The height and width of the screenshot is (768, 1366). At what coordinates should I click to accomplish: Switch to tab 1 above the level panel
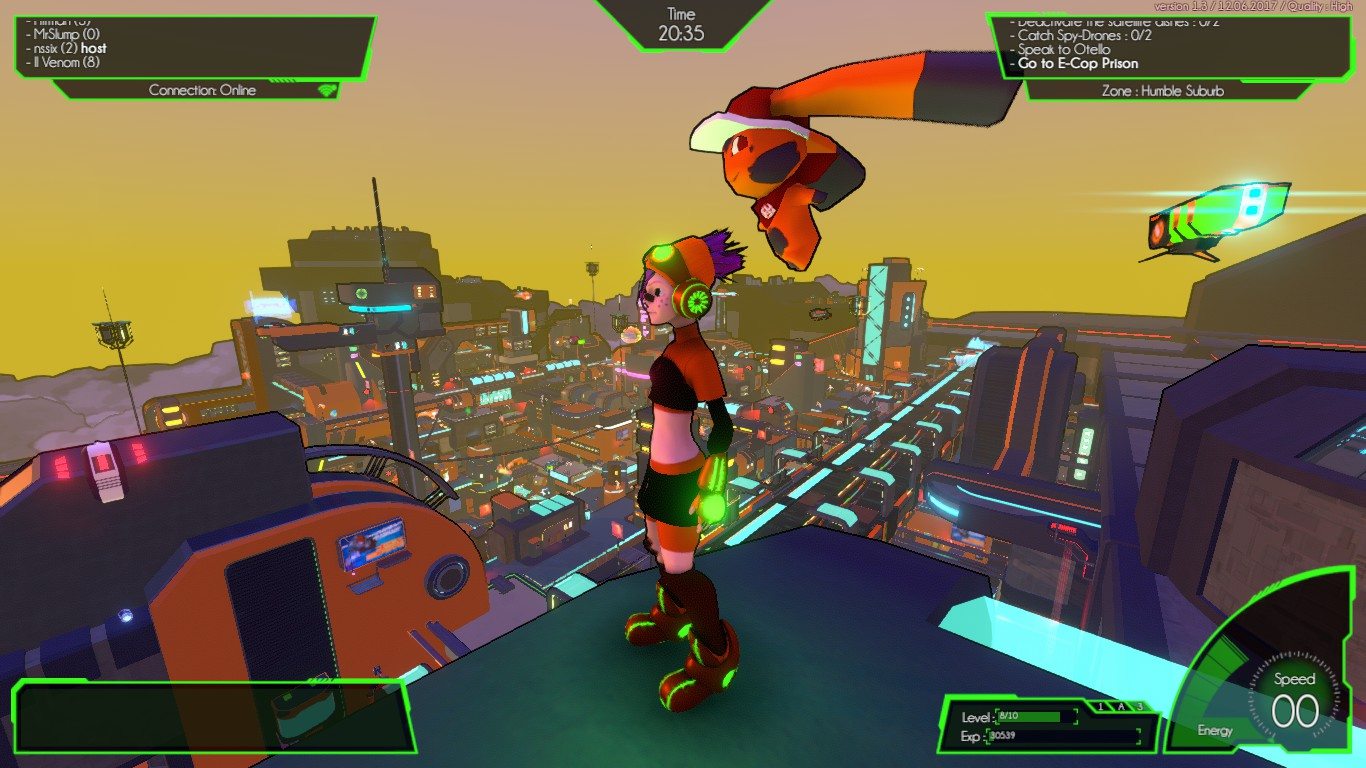click(1100, 707)
